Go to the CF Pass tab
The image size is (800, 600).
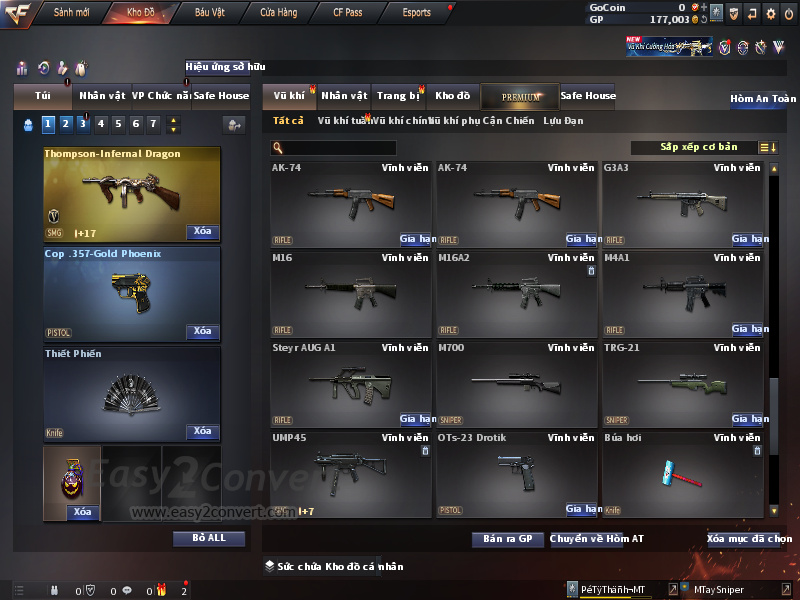[350, 12]
